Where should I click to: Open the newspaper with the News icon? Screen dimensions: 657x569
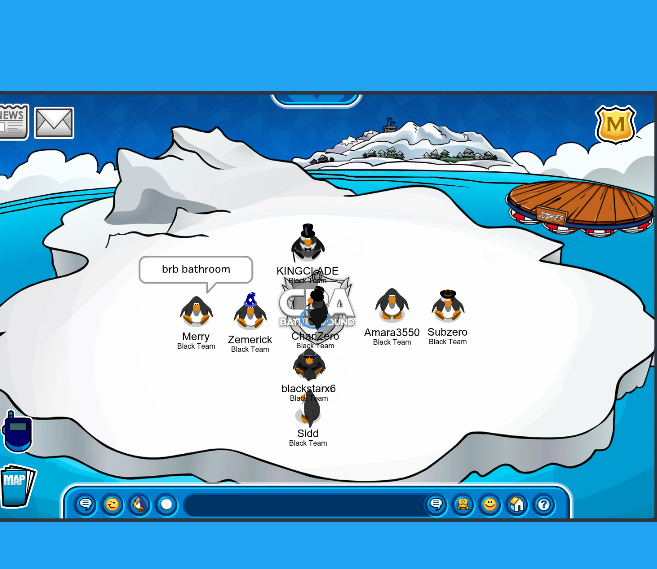click(12, 120)
